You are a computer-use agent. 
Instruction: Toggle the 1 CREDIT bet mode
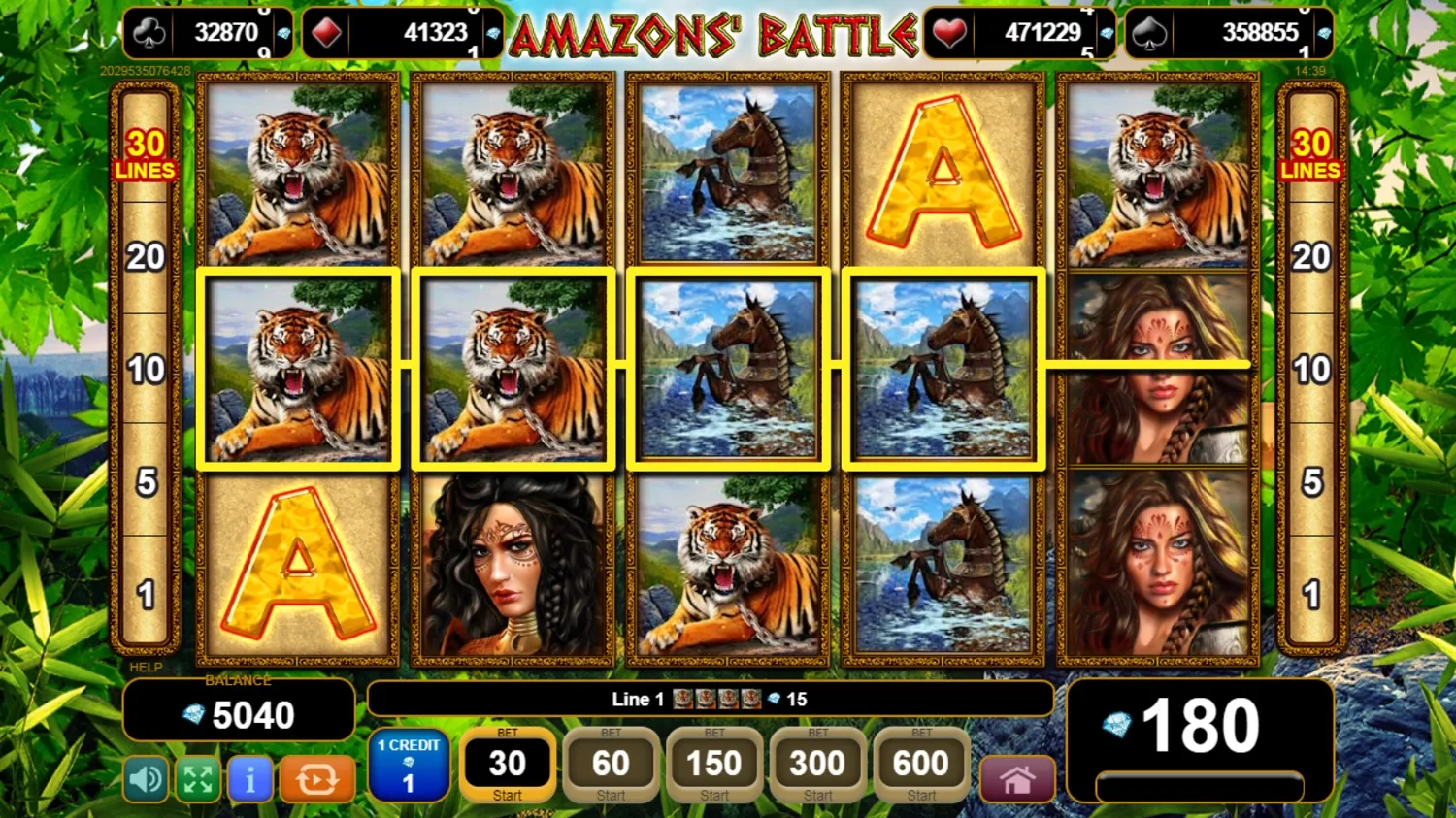click(408, 767)
